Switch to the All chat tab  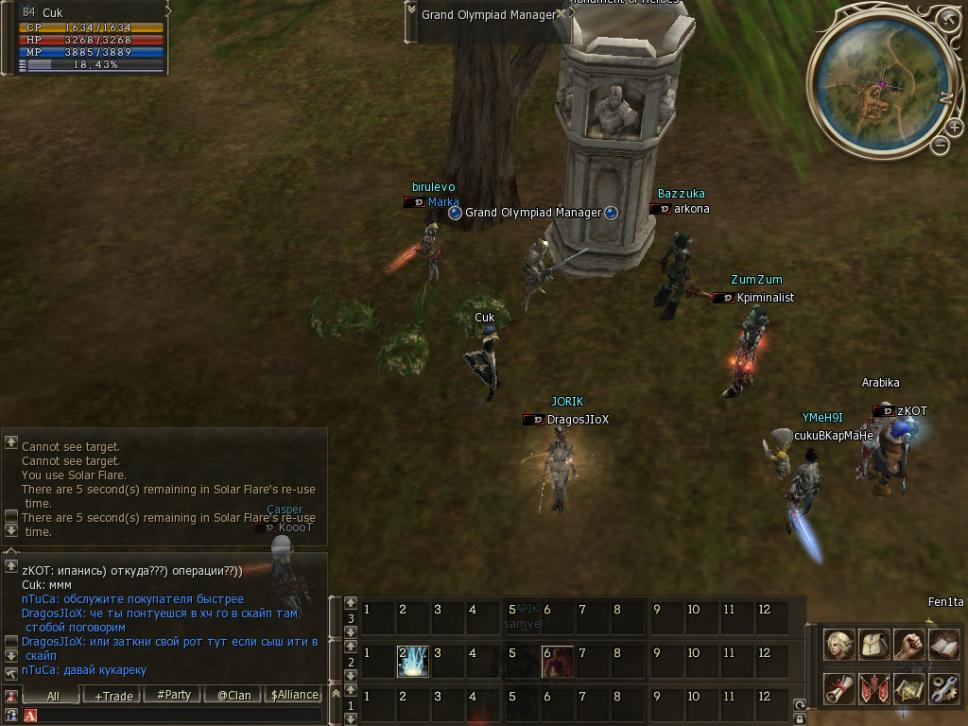click(52, 695)
